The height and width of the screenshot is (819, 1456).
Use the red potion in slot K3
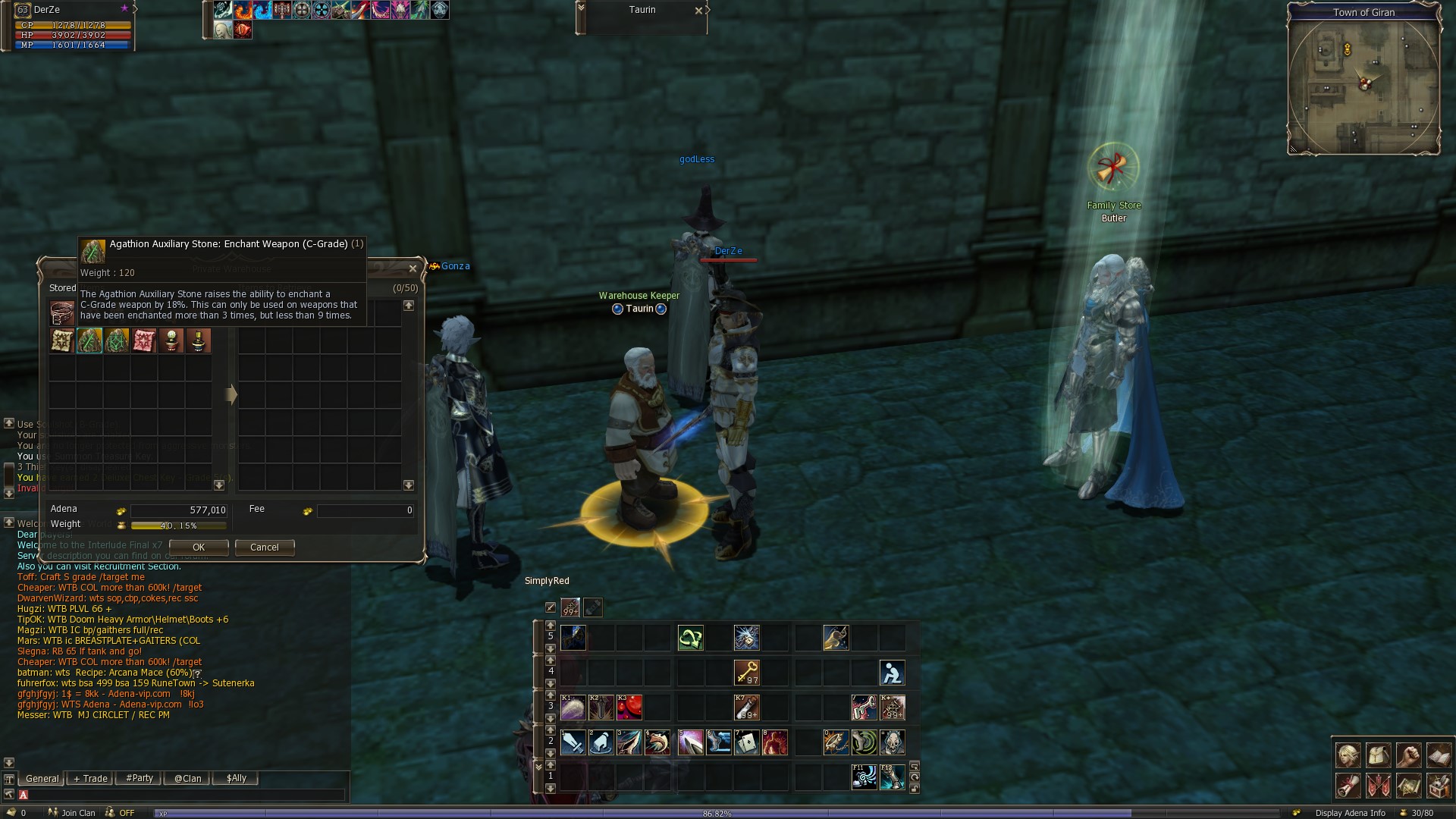click(x=629, y=708)
